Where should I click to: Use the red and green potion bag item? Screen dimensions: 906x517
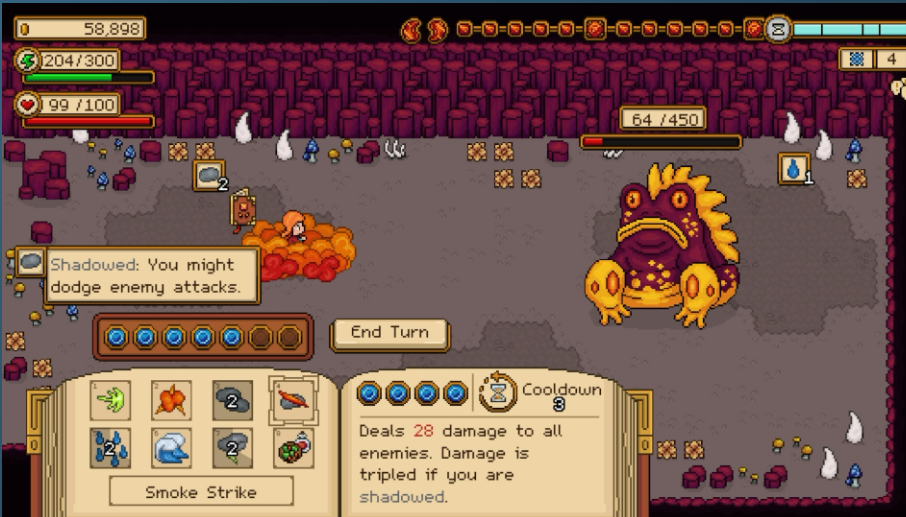[x=293, y=448]
